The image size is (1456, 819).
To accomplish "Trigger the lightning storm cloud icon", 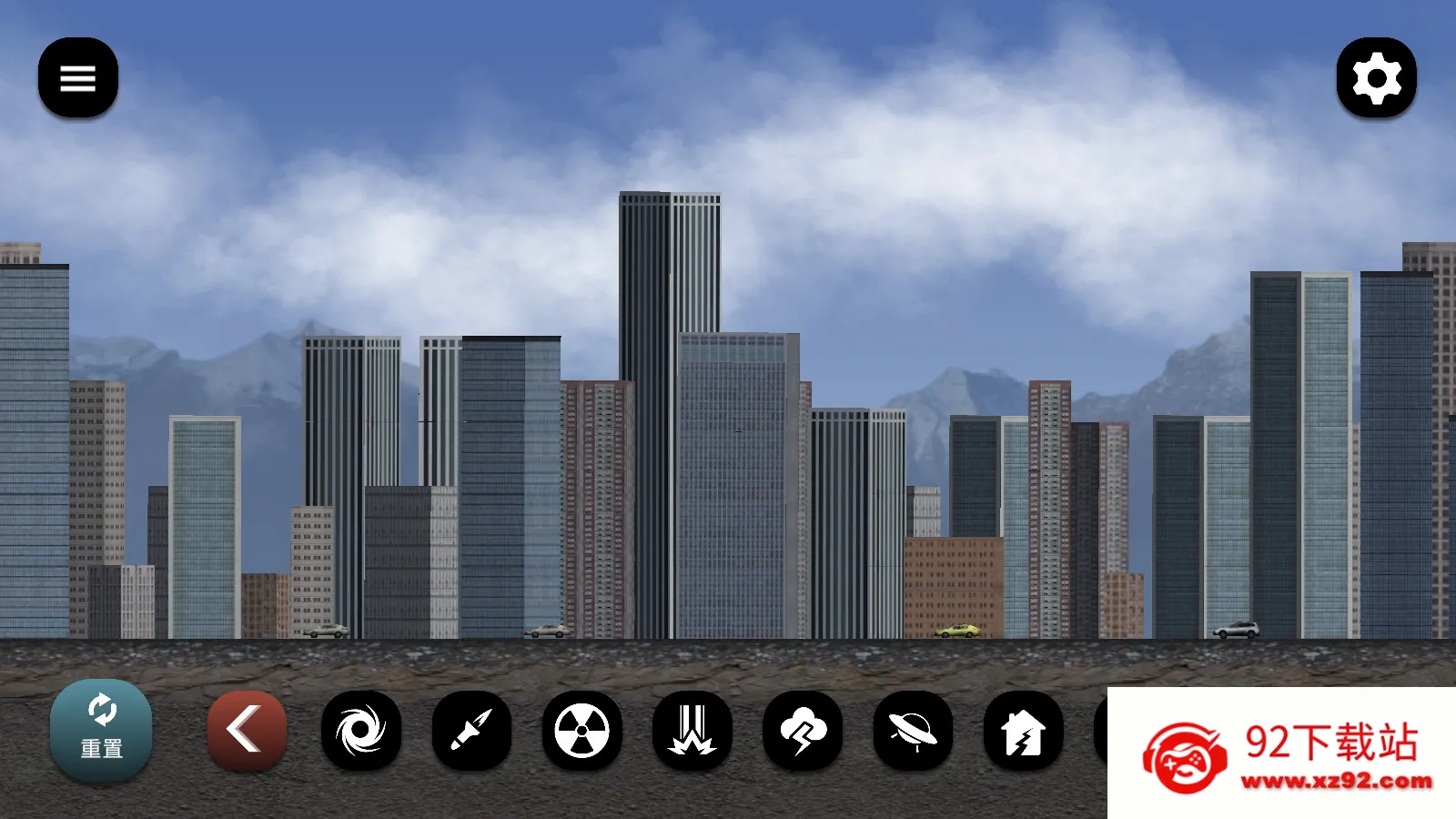I will pyautogui.click(x=803, y=730).
